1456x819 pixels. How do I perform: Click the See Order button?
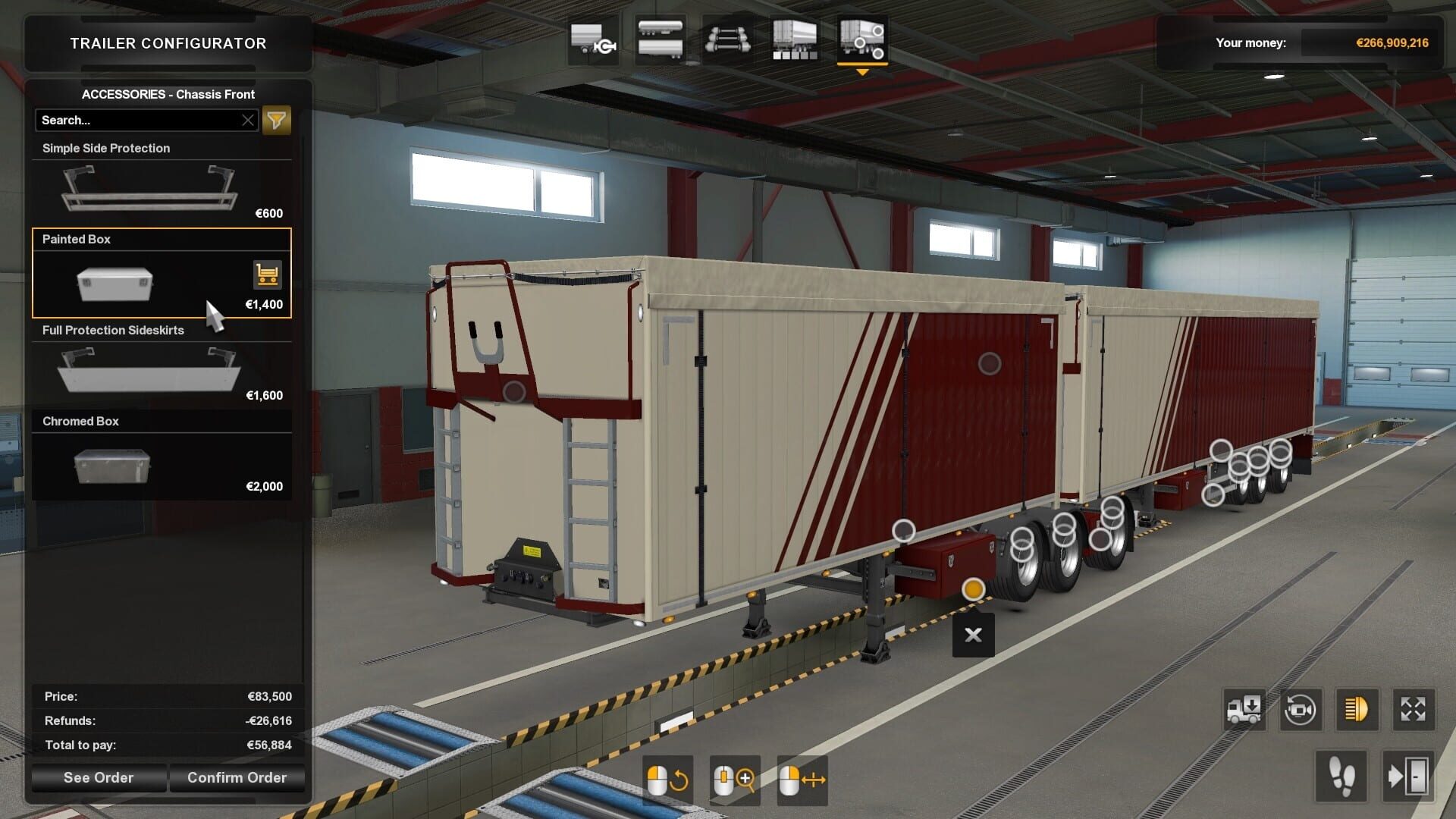coord(98,777)
